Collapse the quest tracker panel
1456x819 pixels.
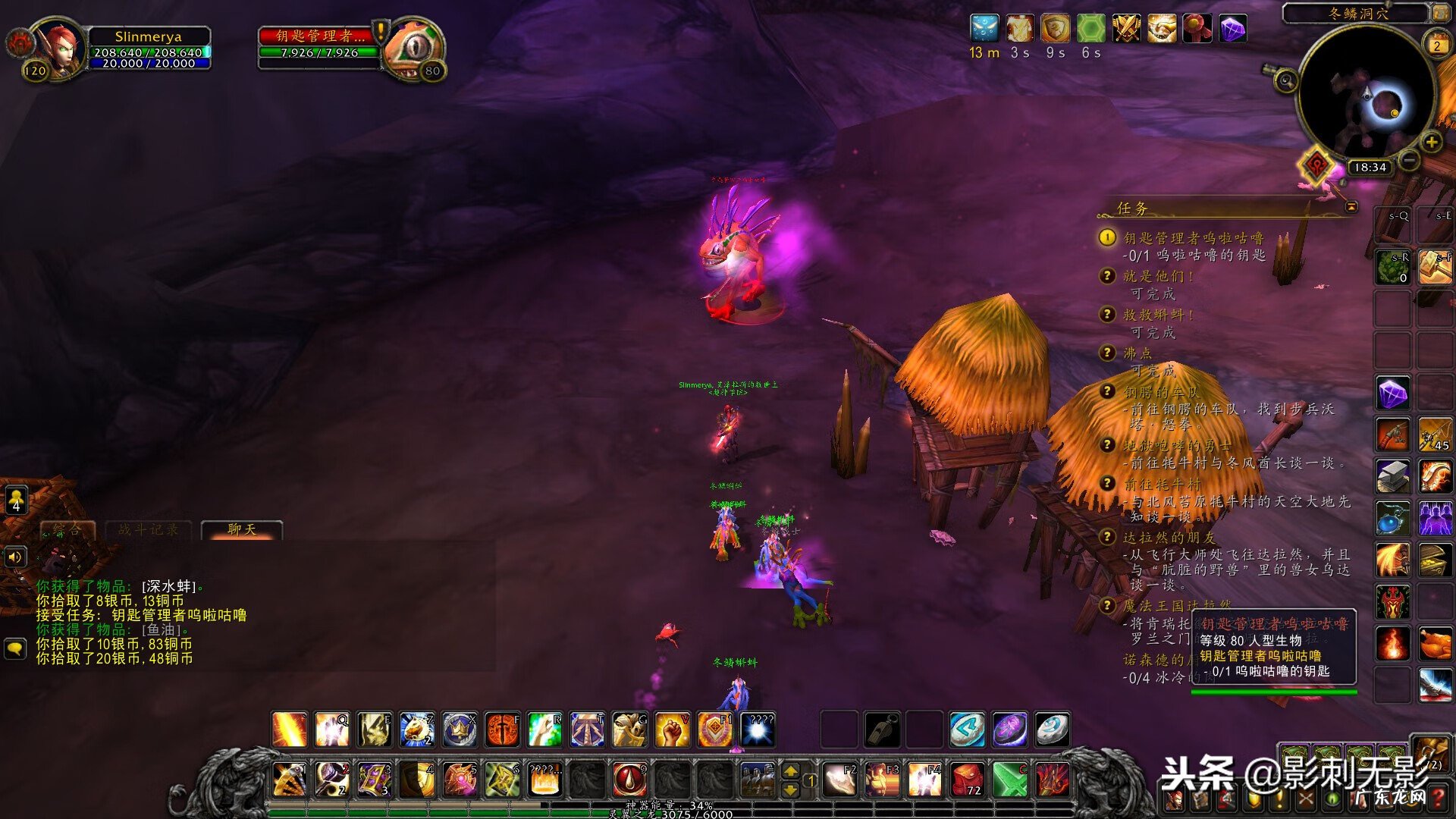[1351, 206]
